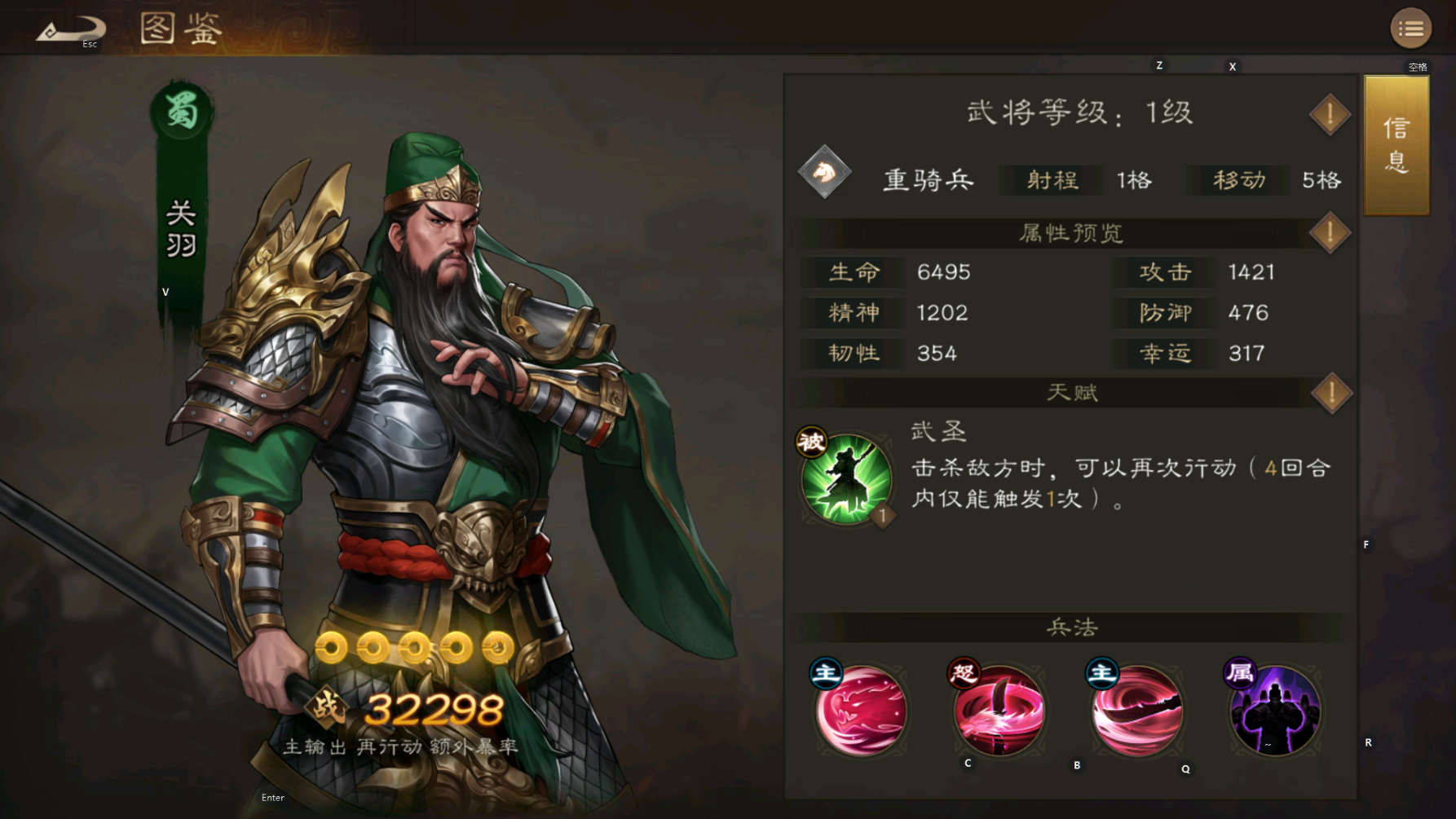The height and width of the screenshot is (819, 1456).
Task: Expand the 武将等级 info marker
Action: click(x=1329, y=113)
